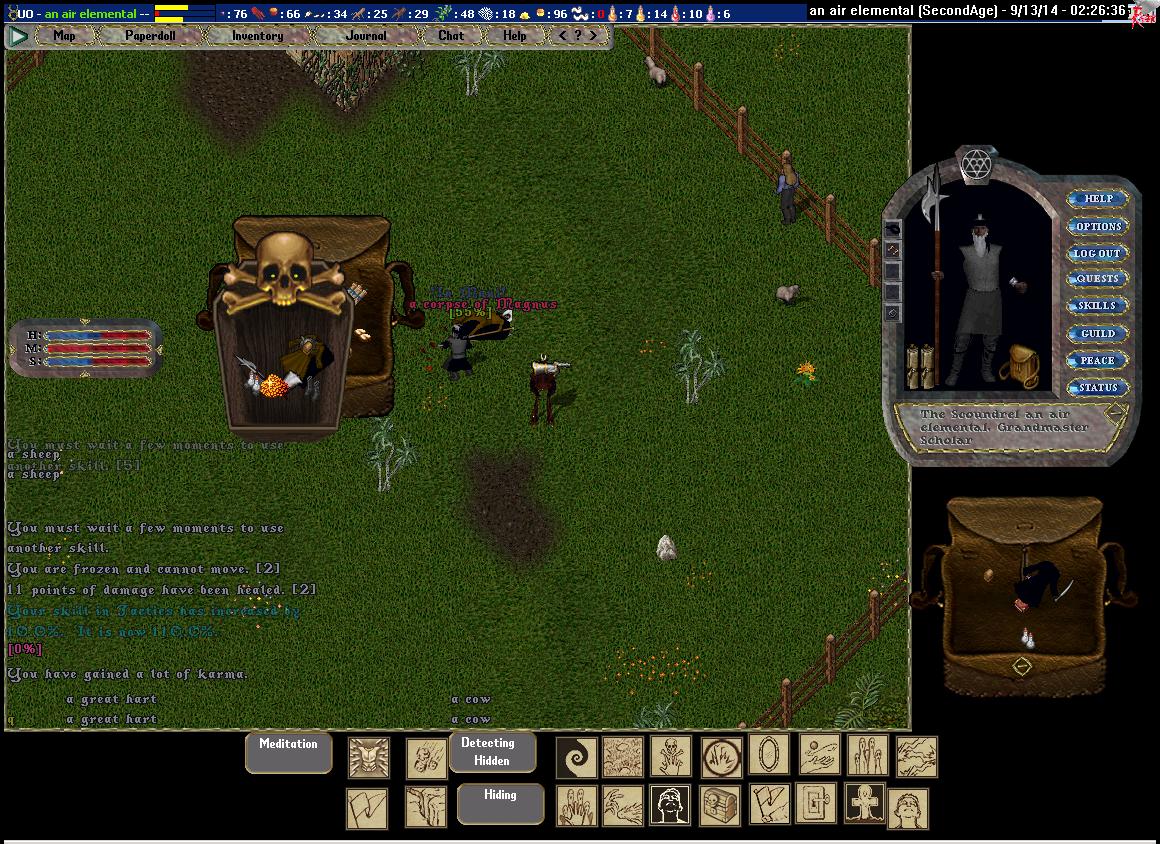Click the Help entry in the top bar

coord(515,36)
